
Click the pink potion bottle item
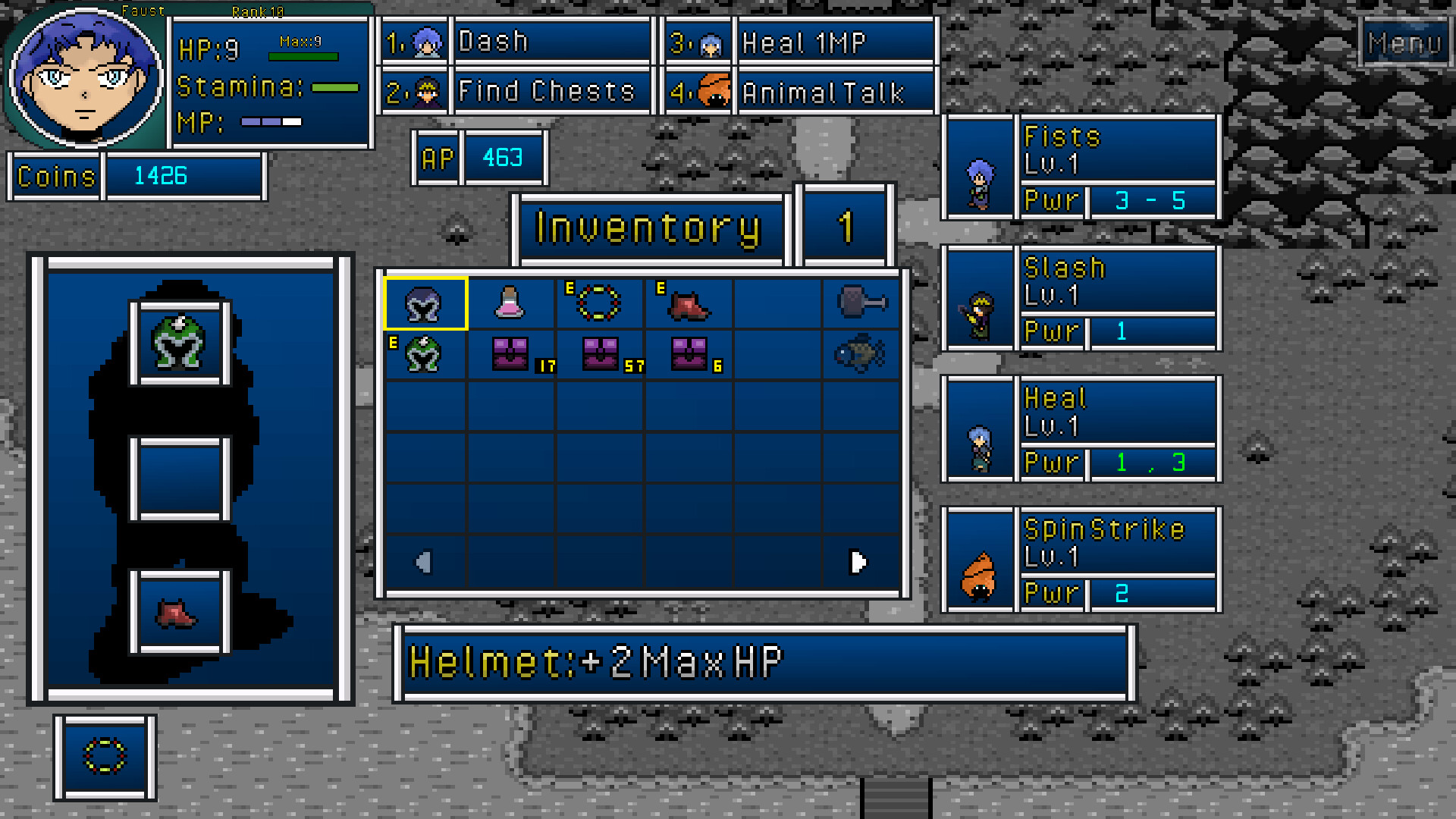(513, 303)
